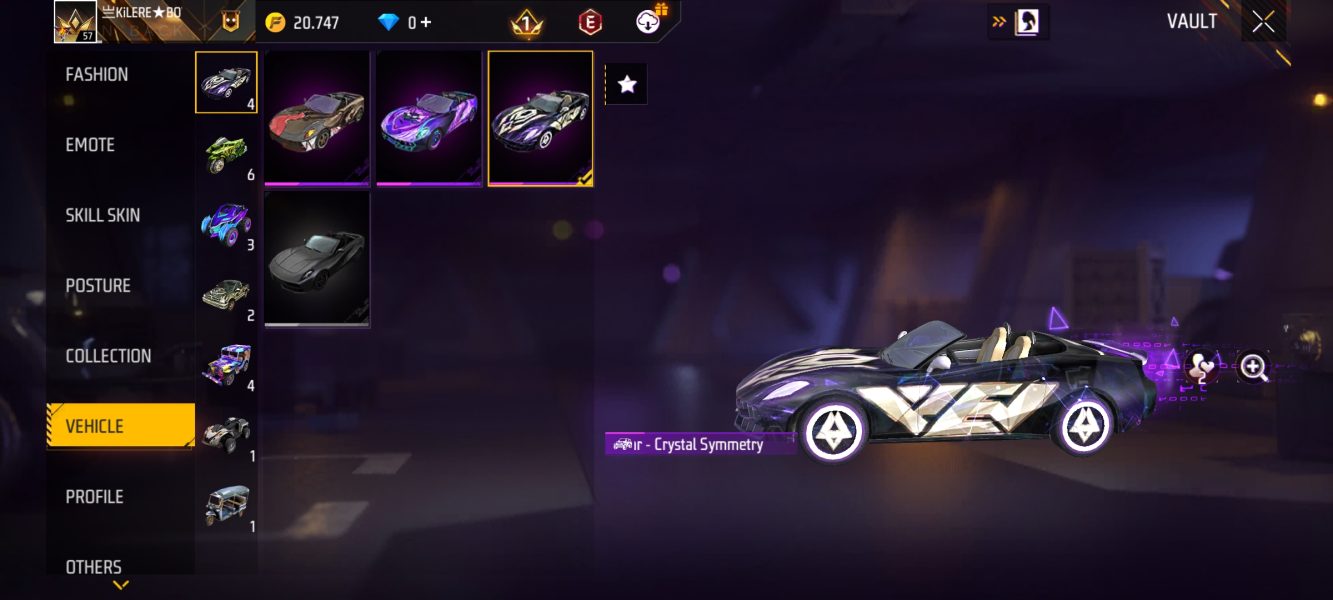
Task: Switch to the Others category
Action: [x=94, y=566]
